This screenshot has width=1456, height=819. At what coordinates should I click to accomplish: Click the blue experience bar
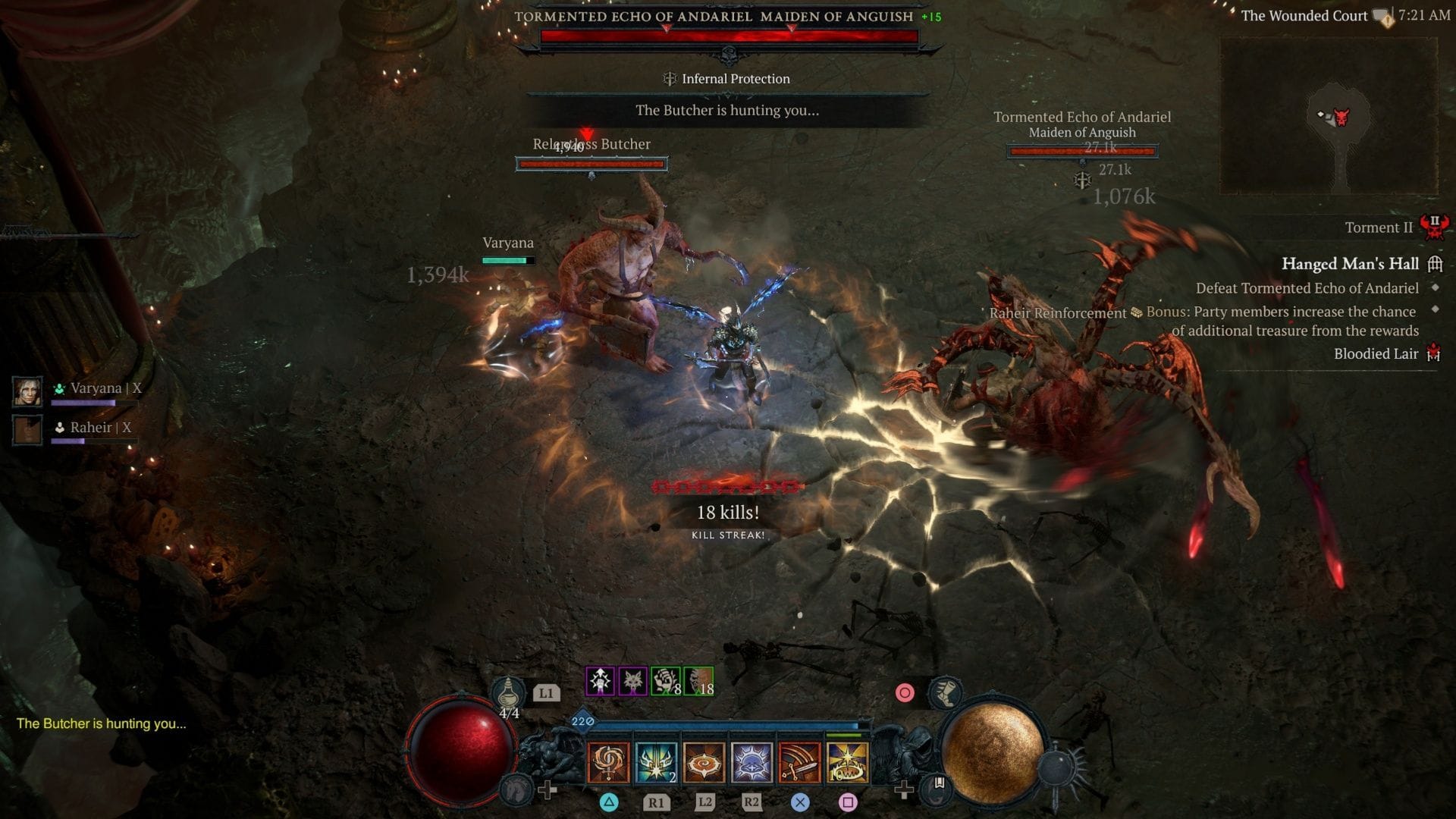[x=728, y=724]
